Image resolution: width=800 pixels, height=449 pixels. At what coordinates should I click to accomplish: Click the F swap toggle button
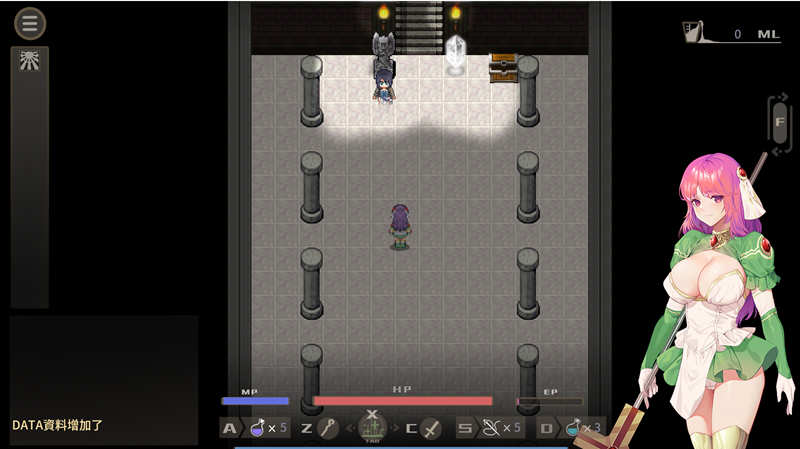(779, 123)
